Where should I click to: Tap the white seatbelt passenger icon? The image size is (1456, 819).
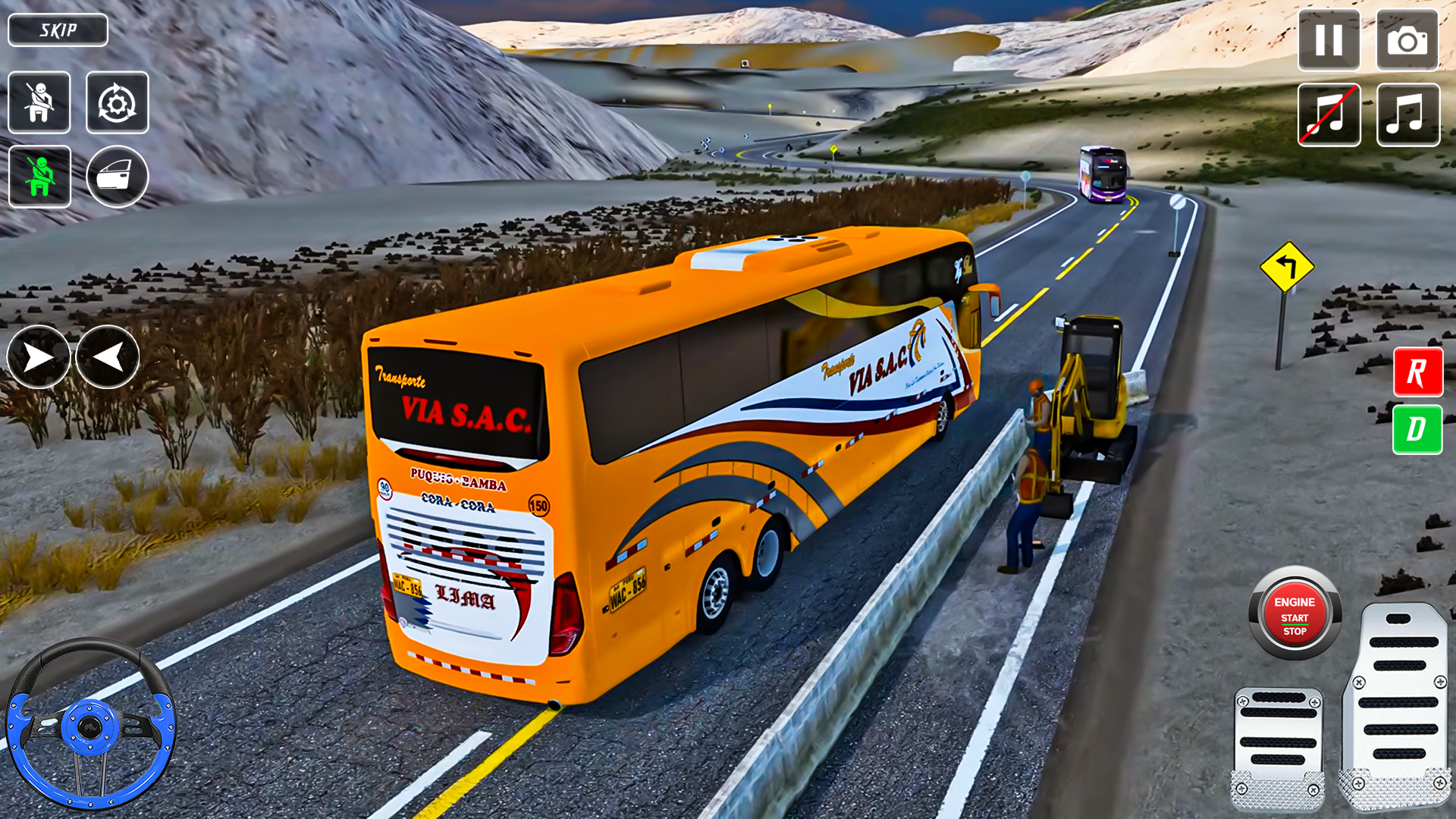point(39,102)
